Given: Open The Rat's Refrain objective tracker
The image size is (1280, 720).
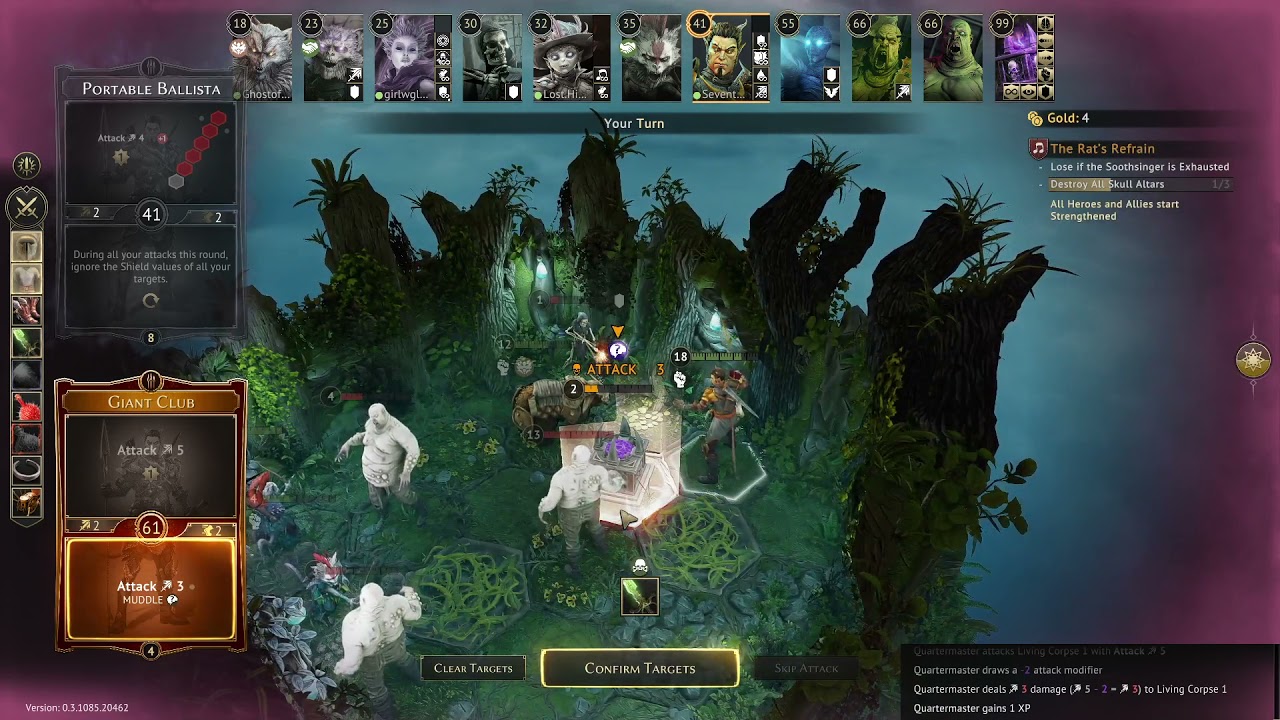Looking at the screenshot, I should (x=1102, y=149).
